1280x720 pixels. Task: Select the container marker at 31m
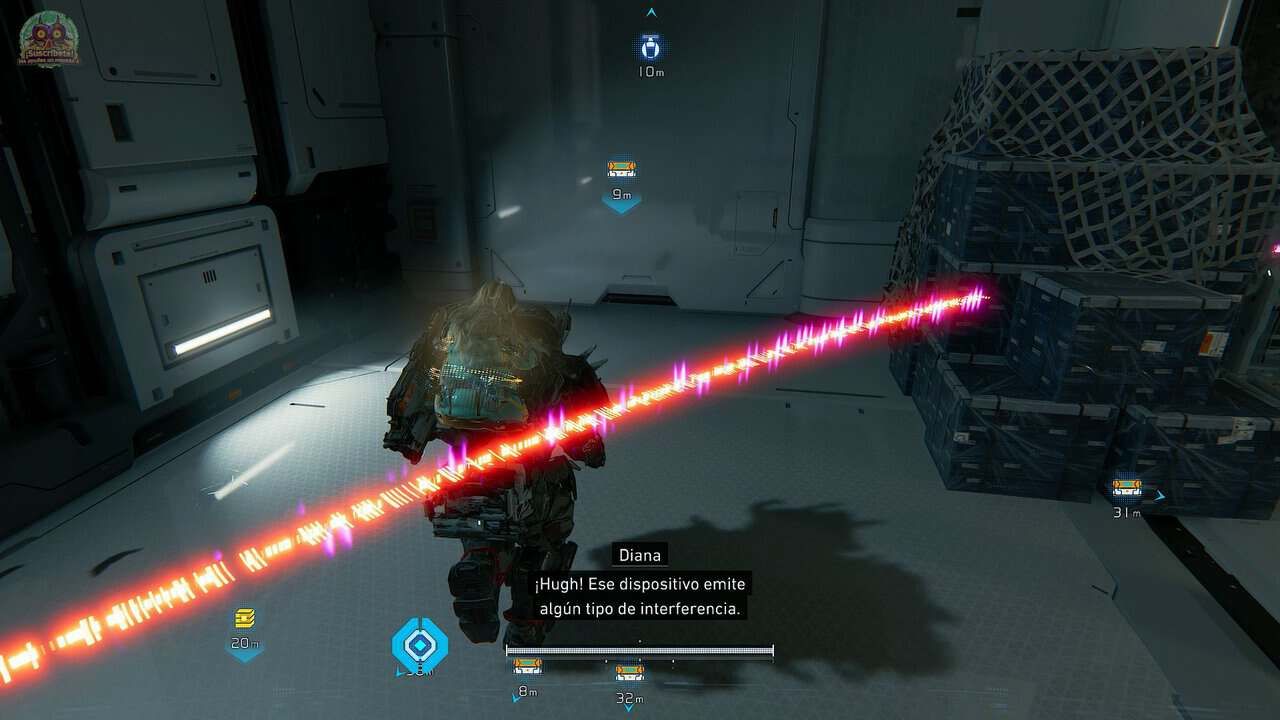coord(1127,488)
